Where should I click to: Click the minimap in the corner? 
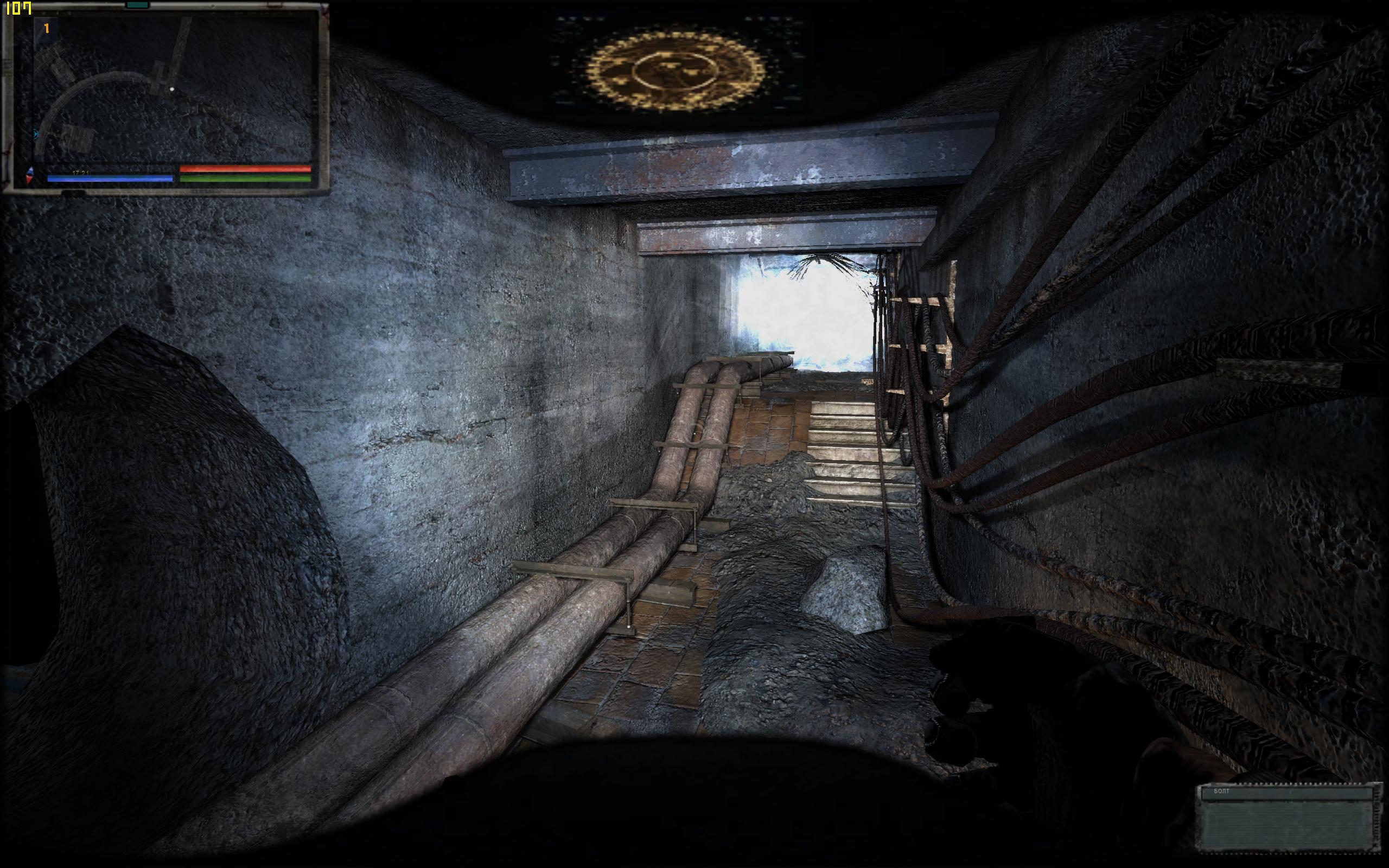(x=172, y=89)
